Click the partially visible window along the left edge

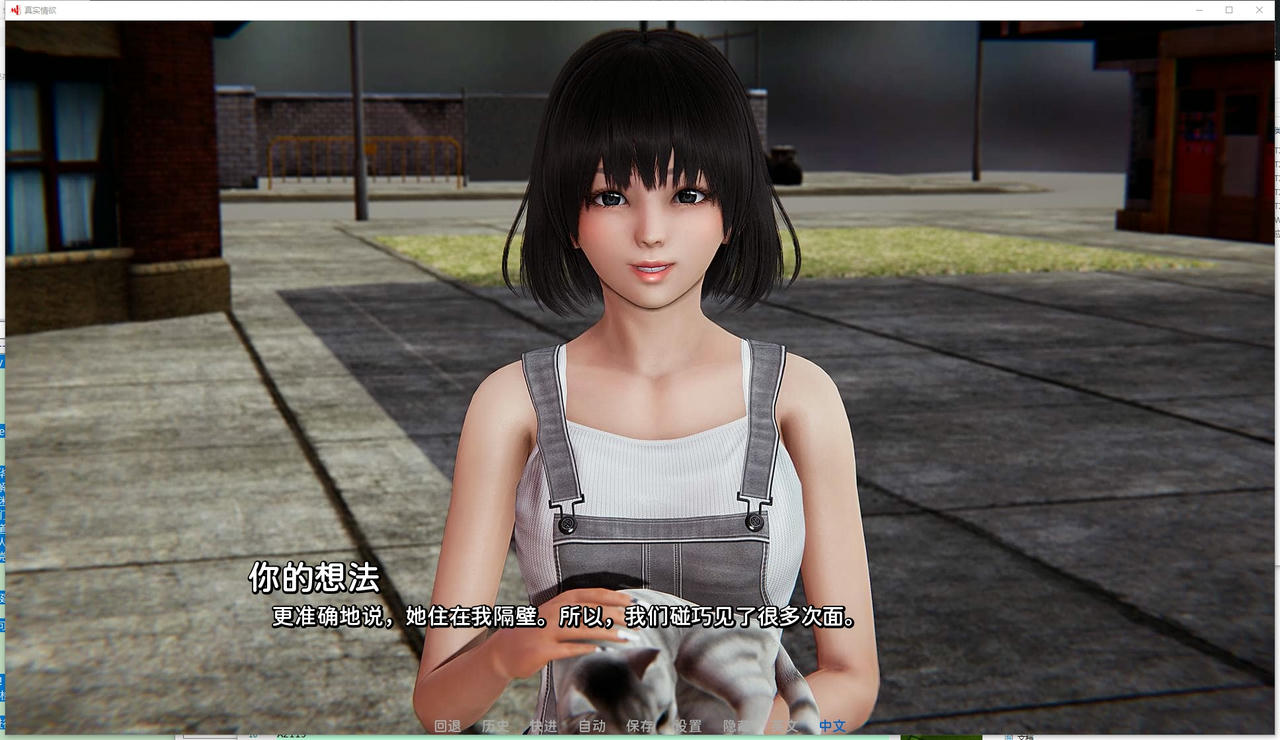click(x=3, y=400)
